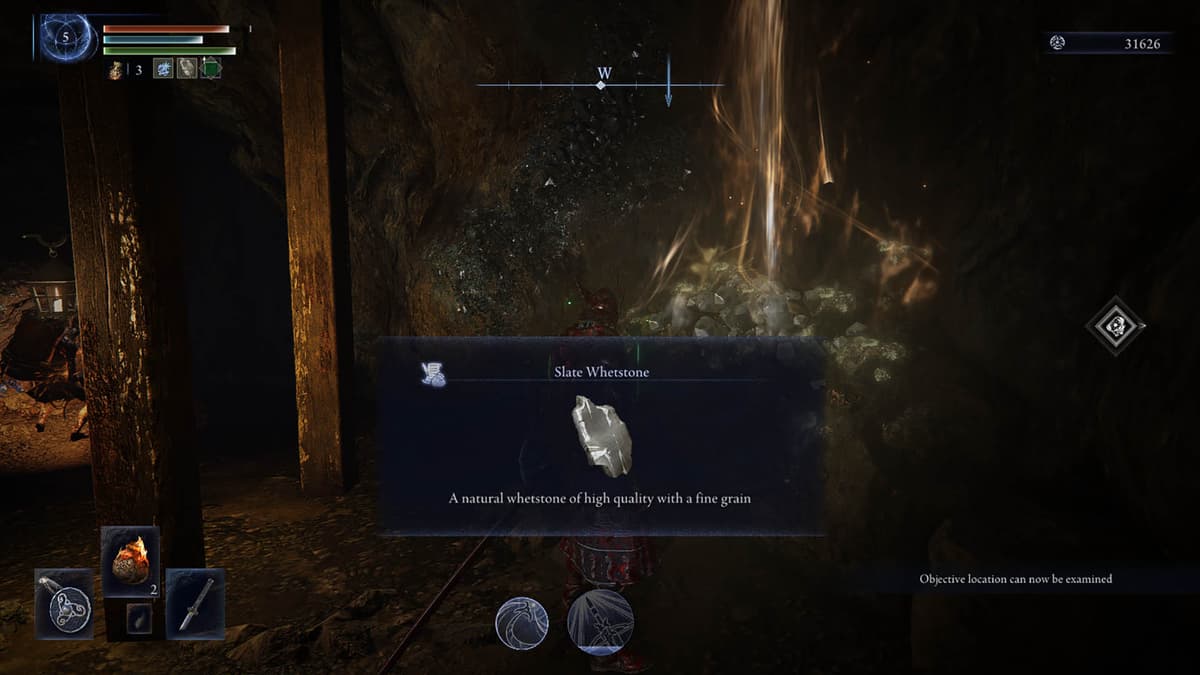
Task: Click the small dark feather slot
Action: click(x=139, y=619)
